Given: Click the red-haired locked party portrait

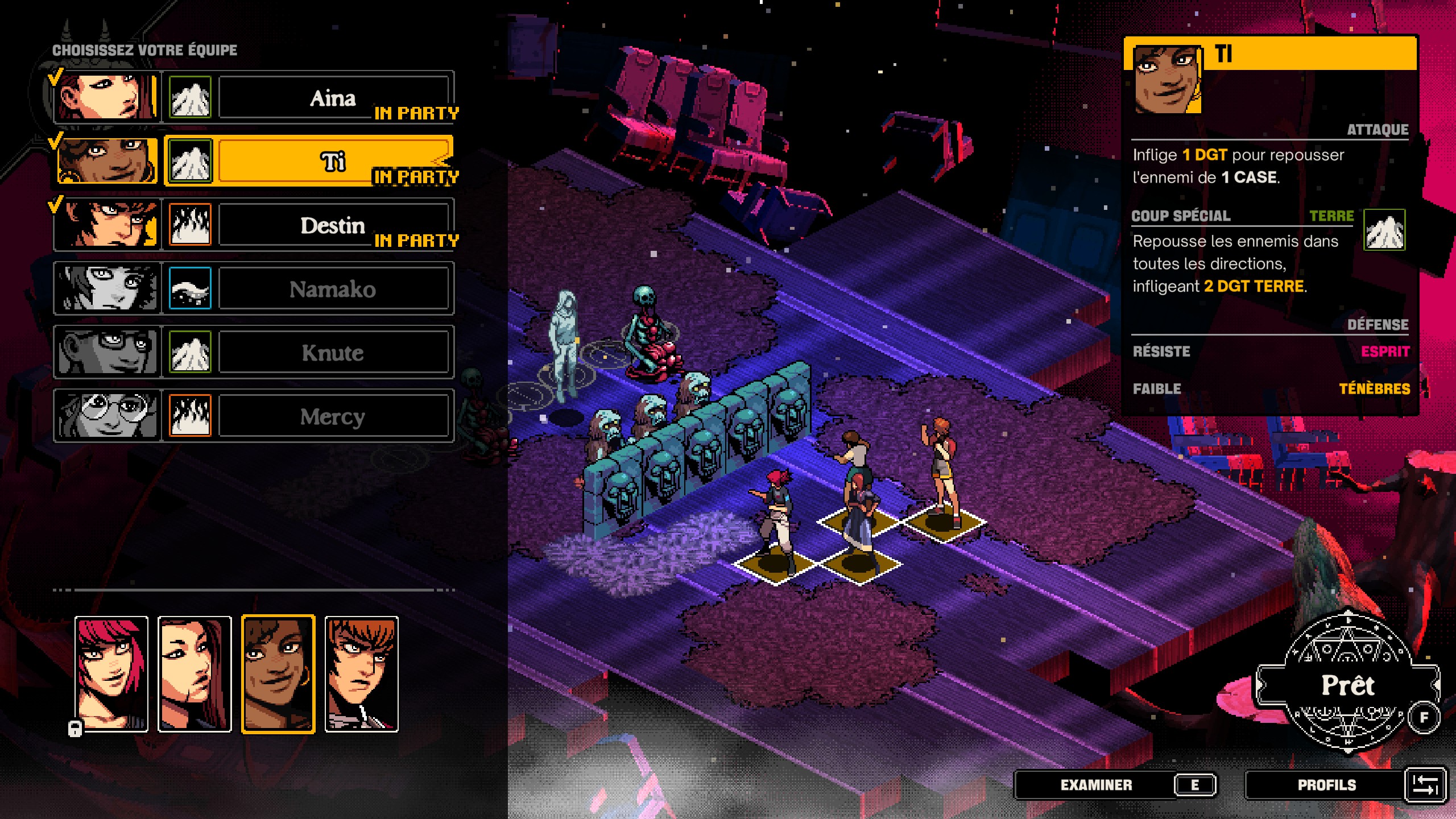Looking at the screenshot, I should click(111, 674).
